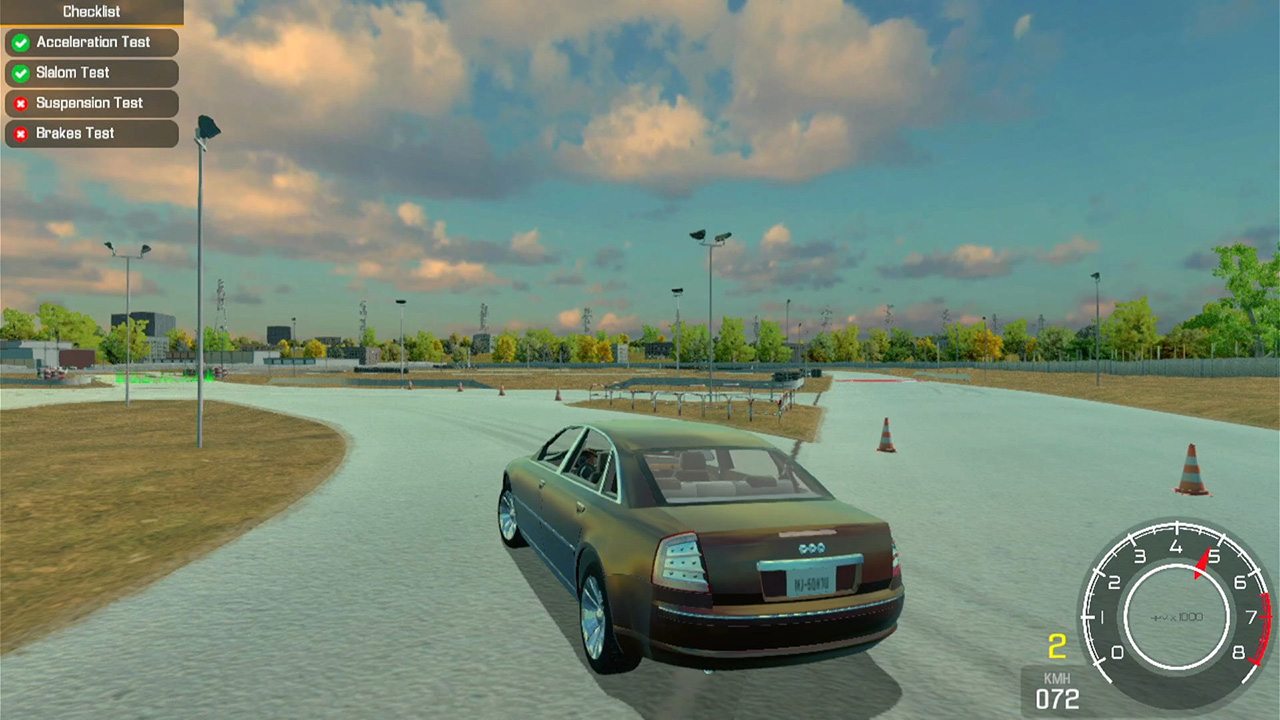Viewport: 1280px width, 720px height.
Task: Toggle the Suspension Test status marker
Action: pyautogui.click(x=22, y=103)
